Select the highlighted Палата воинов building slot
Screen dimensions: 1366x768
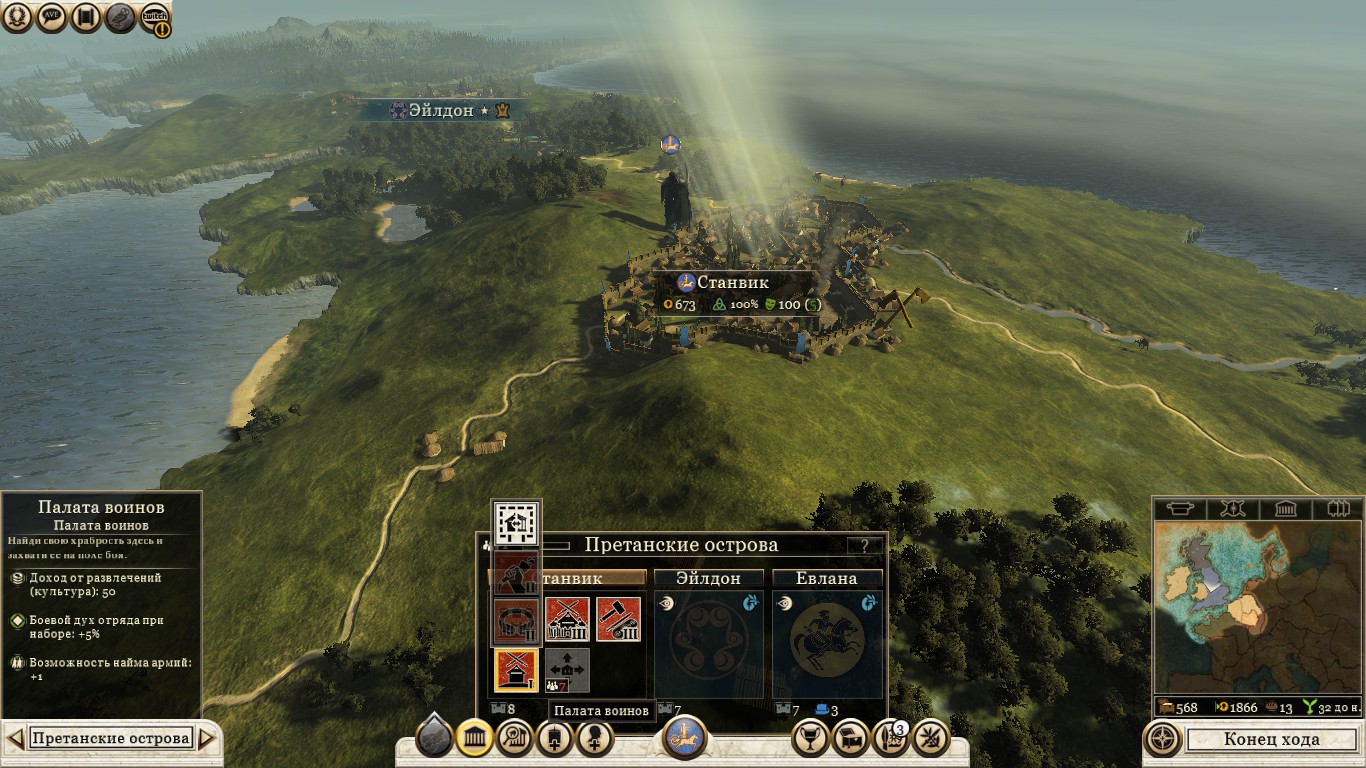point(516,670)
